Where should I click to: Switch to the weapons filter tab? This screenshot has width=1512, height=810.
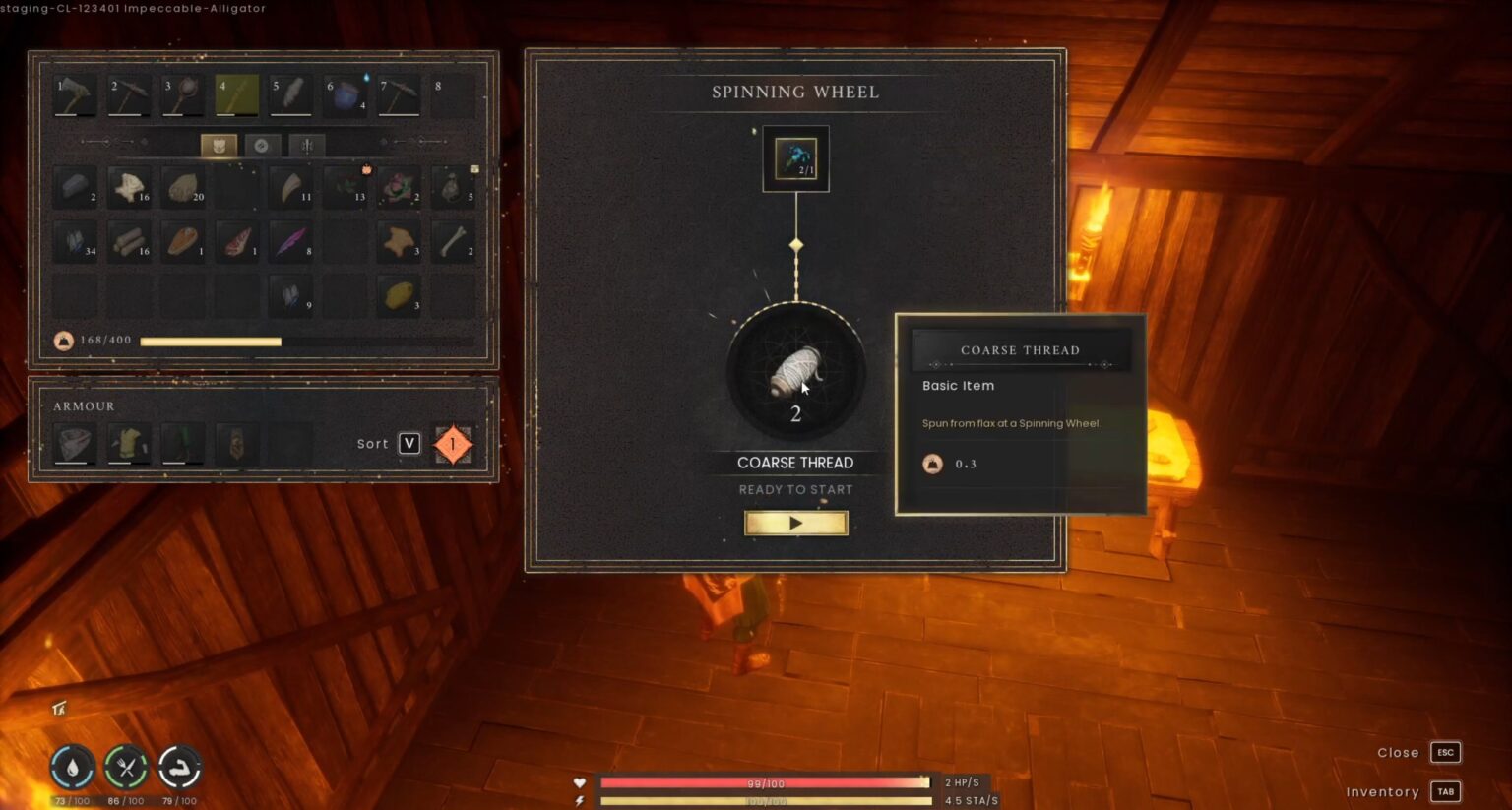[306, 145]
